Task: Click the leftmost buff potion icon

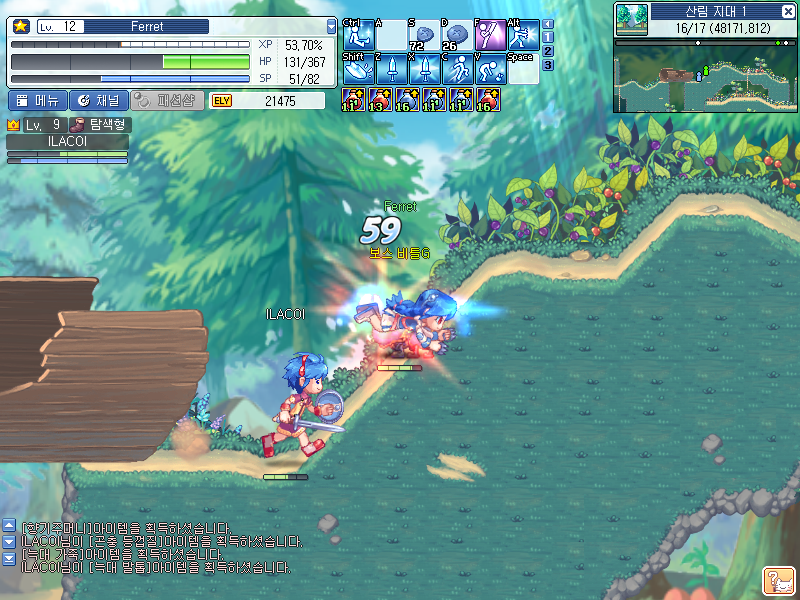Action: [x=353, y=99]
